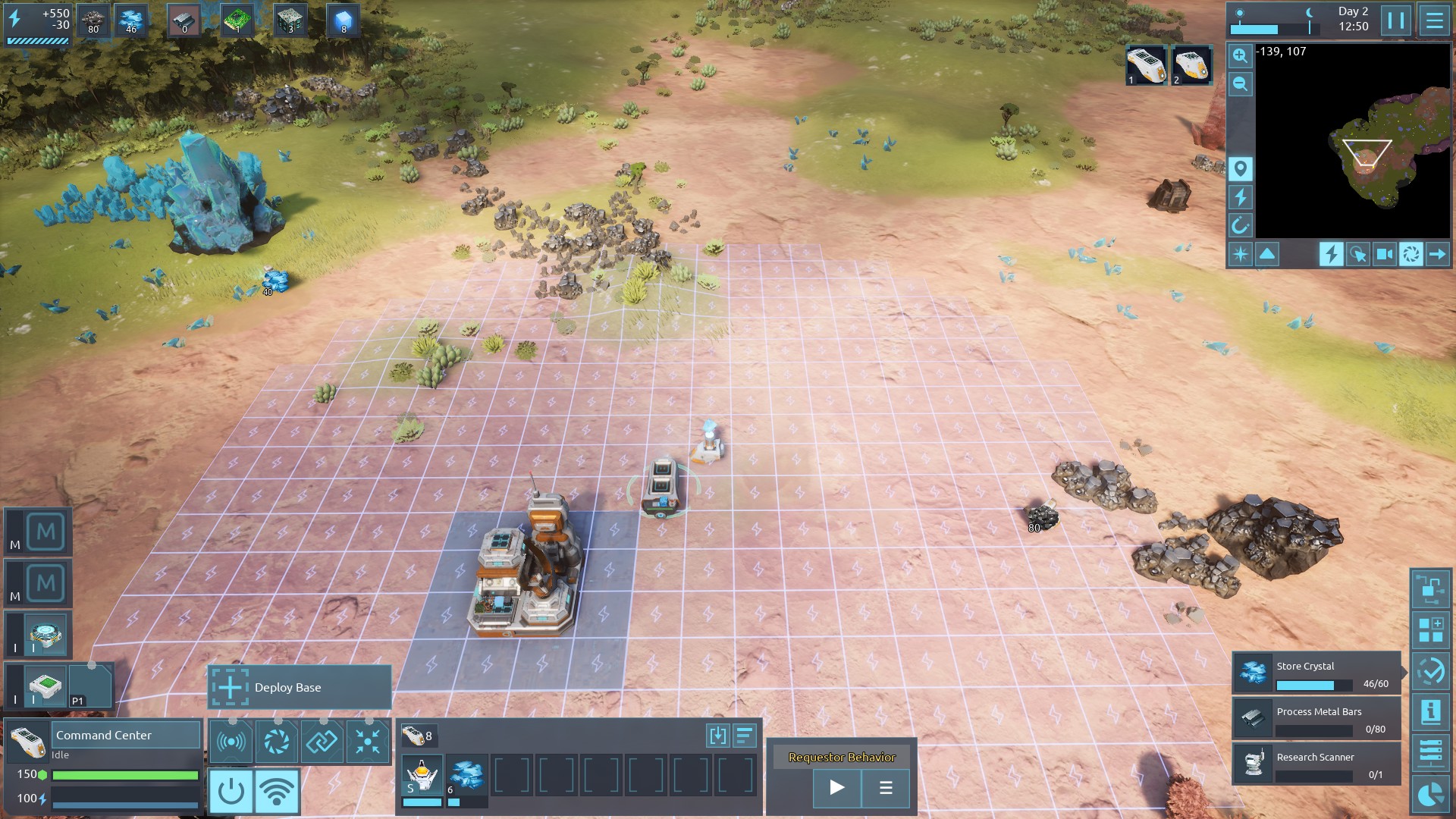Open the pie chart statistics button

[1430, 795]
